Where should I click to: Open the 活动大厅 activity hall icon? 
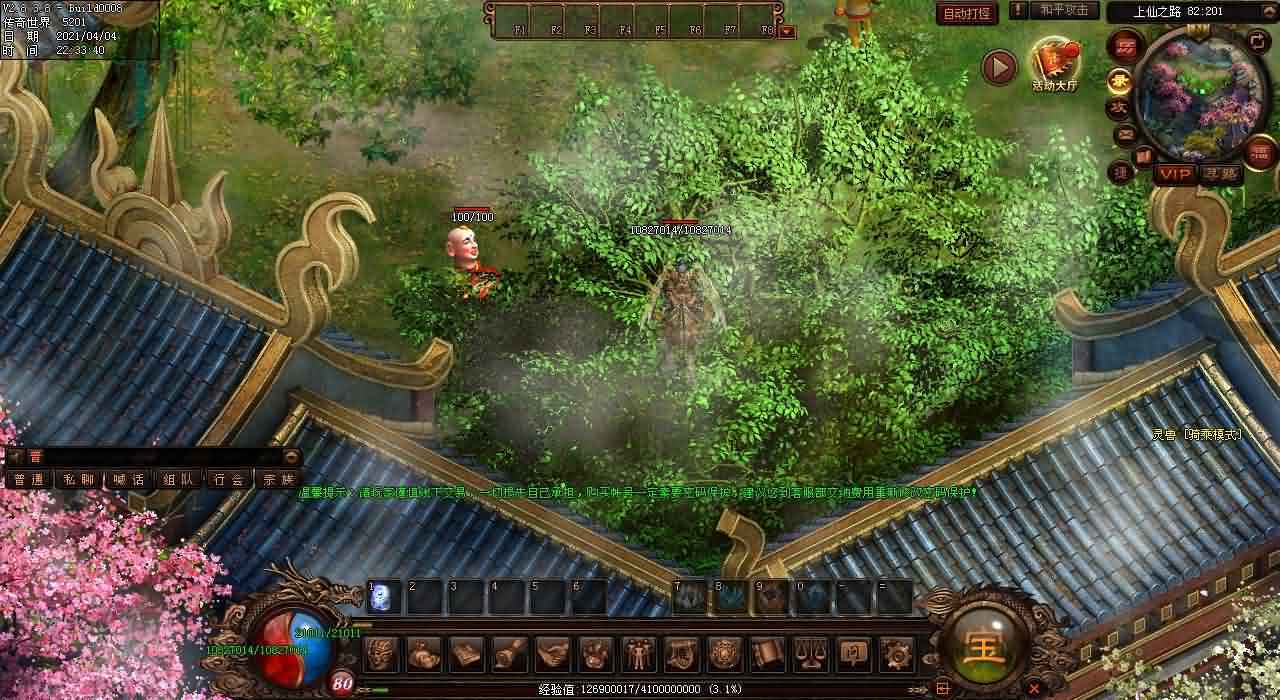tap(1055, 64)
